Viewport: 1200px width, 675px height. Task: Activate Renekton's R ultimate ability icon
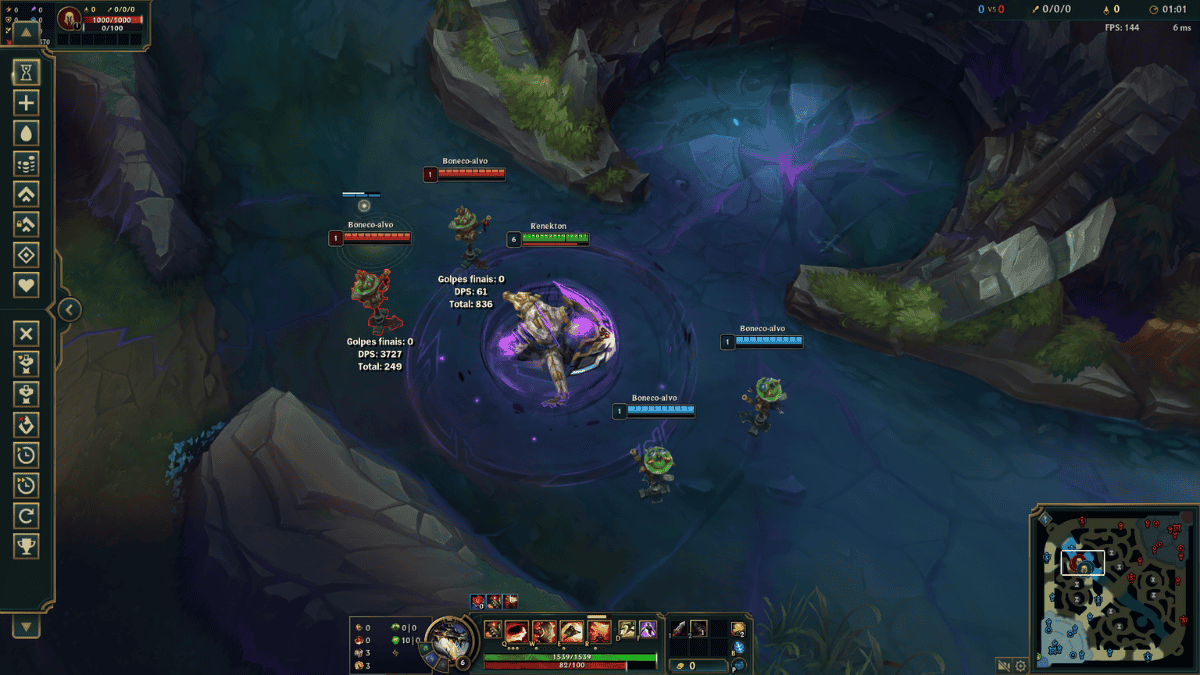pos(599,631)
